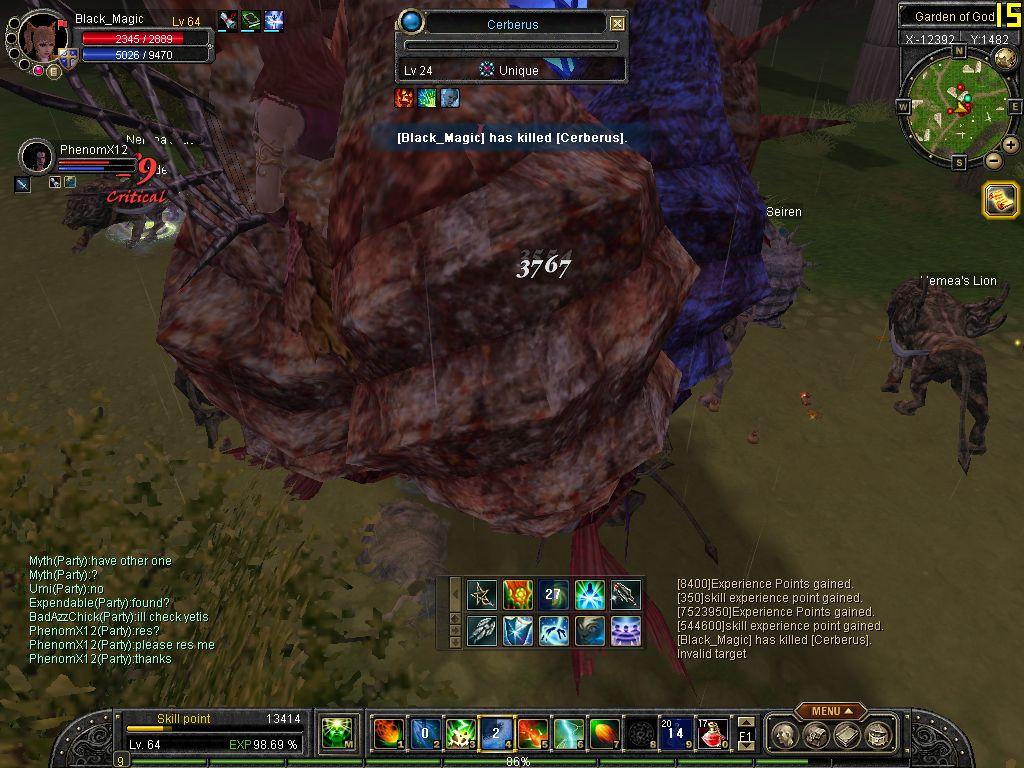Switch hotbar page with the F1 up arrow
The height and width of the screenshot is (768, 1024).
click(746, 722)
